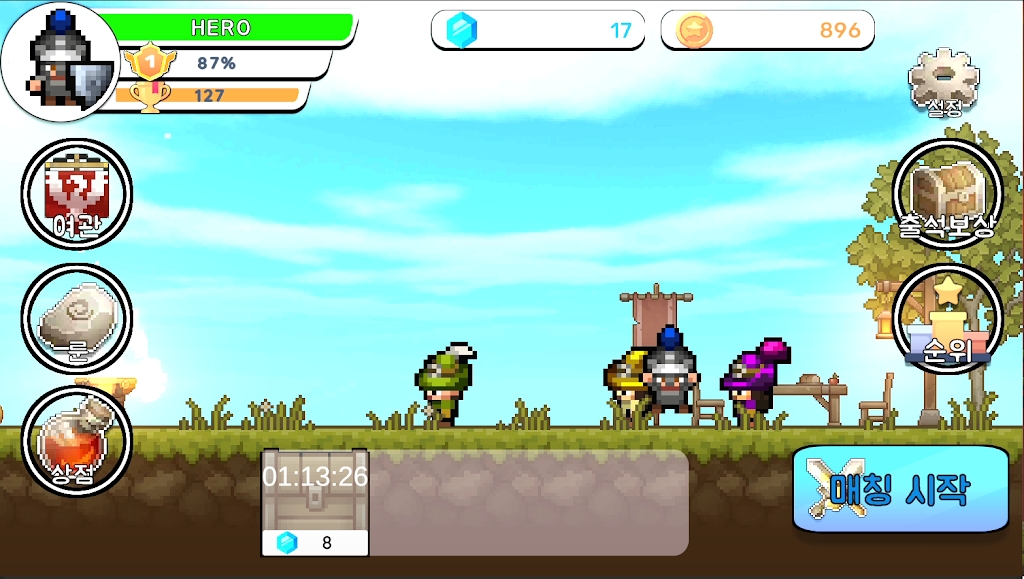
Task: Open the 룬 rune stone menu
Action: click(76, 319)
